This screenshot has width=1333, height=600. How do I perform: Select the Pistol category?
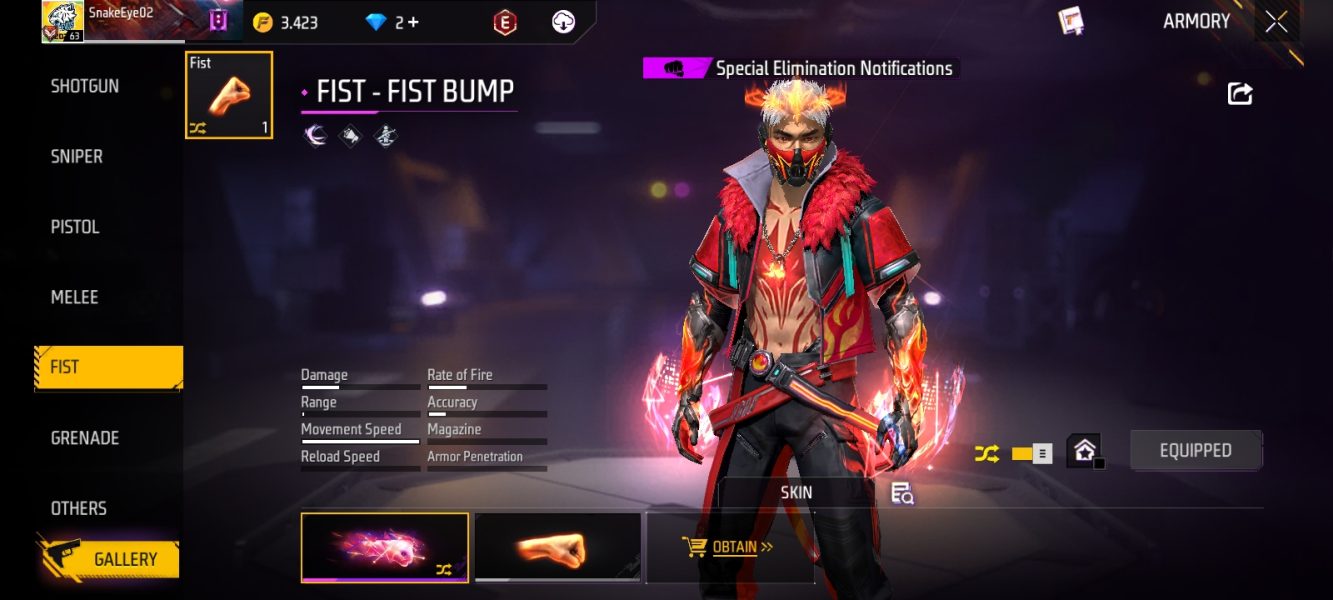[x=75, y=227]
